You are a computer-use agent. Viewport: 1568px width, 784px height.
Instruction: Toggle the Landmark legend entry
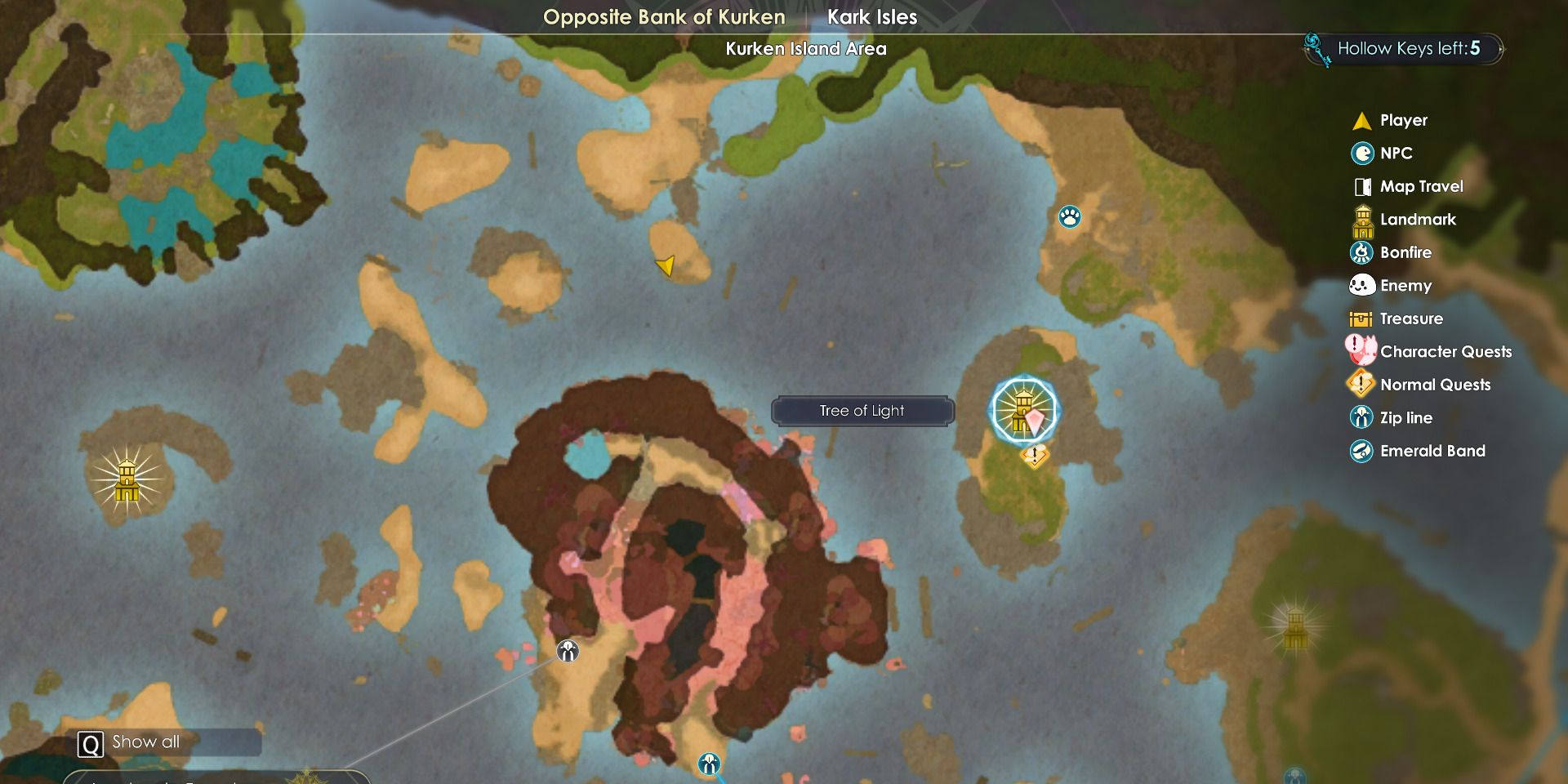point(1418,220)
